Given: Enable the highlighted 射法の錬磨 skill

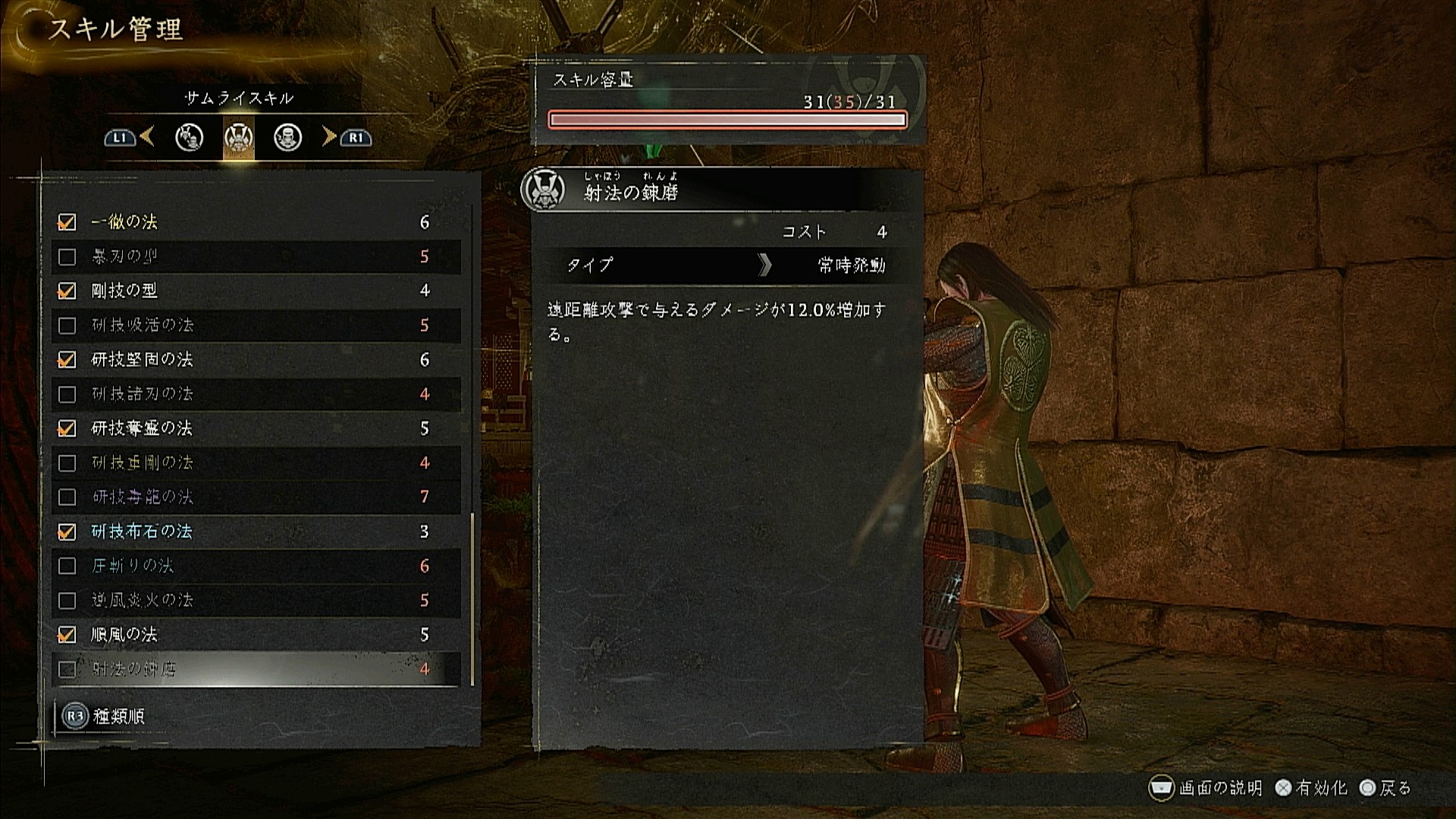Looking at the screenshot, I should (x=67, y=669).
